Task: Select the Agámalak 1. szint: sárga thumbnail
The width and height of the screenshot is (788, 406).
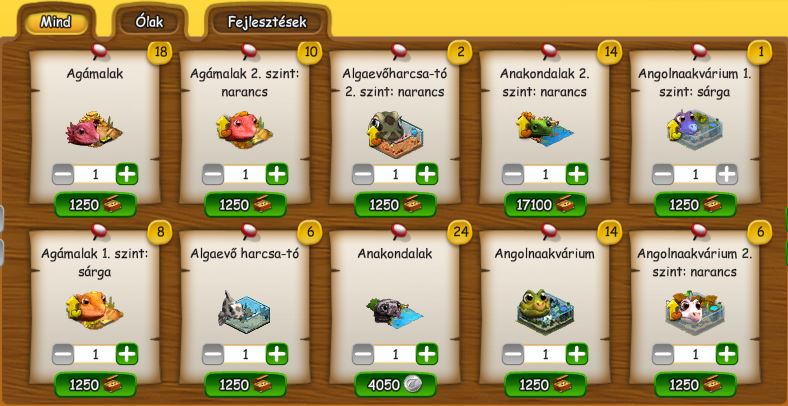Action: coord(94,308)
